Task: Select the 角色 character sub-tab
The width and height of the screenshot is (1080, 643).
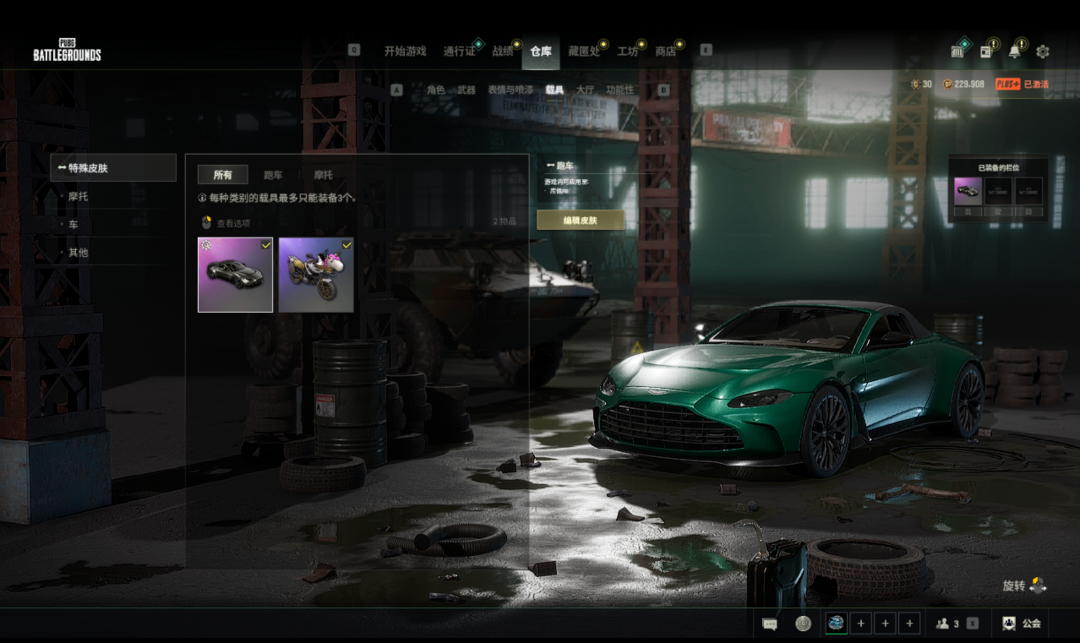Action: 435,90
